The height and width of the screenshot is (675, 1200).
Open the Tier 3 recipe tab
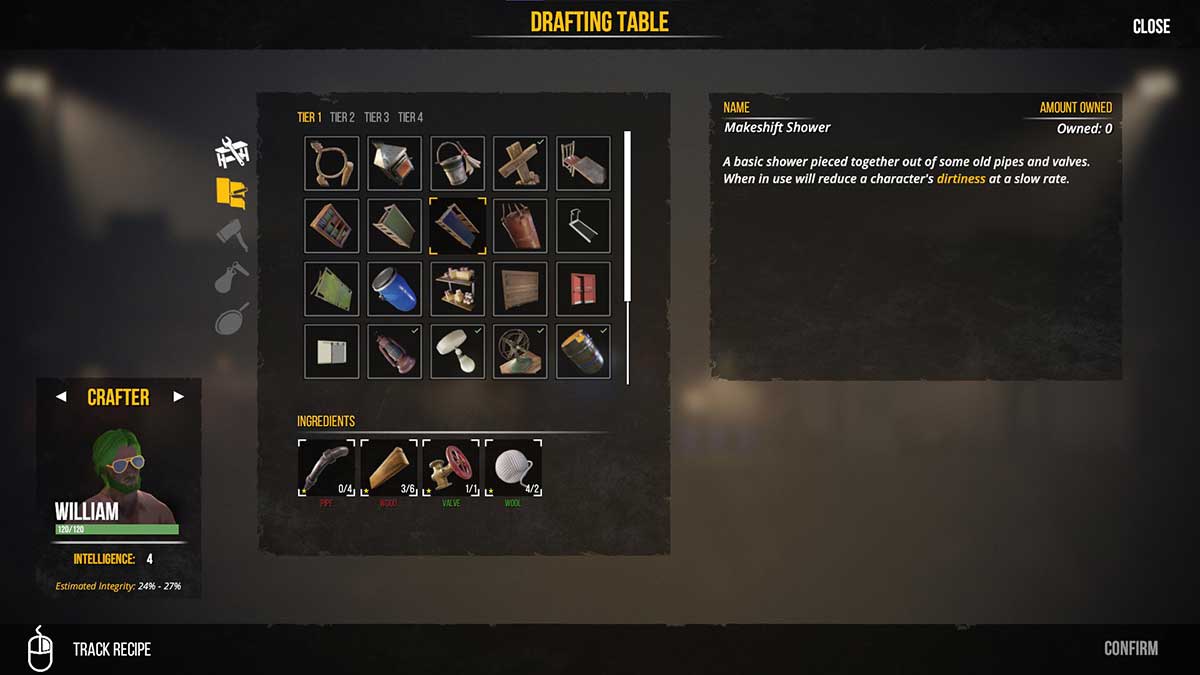tap(376, 117)
